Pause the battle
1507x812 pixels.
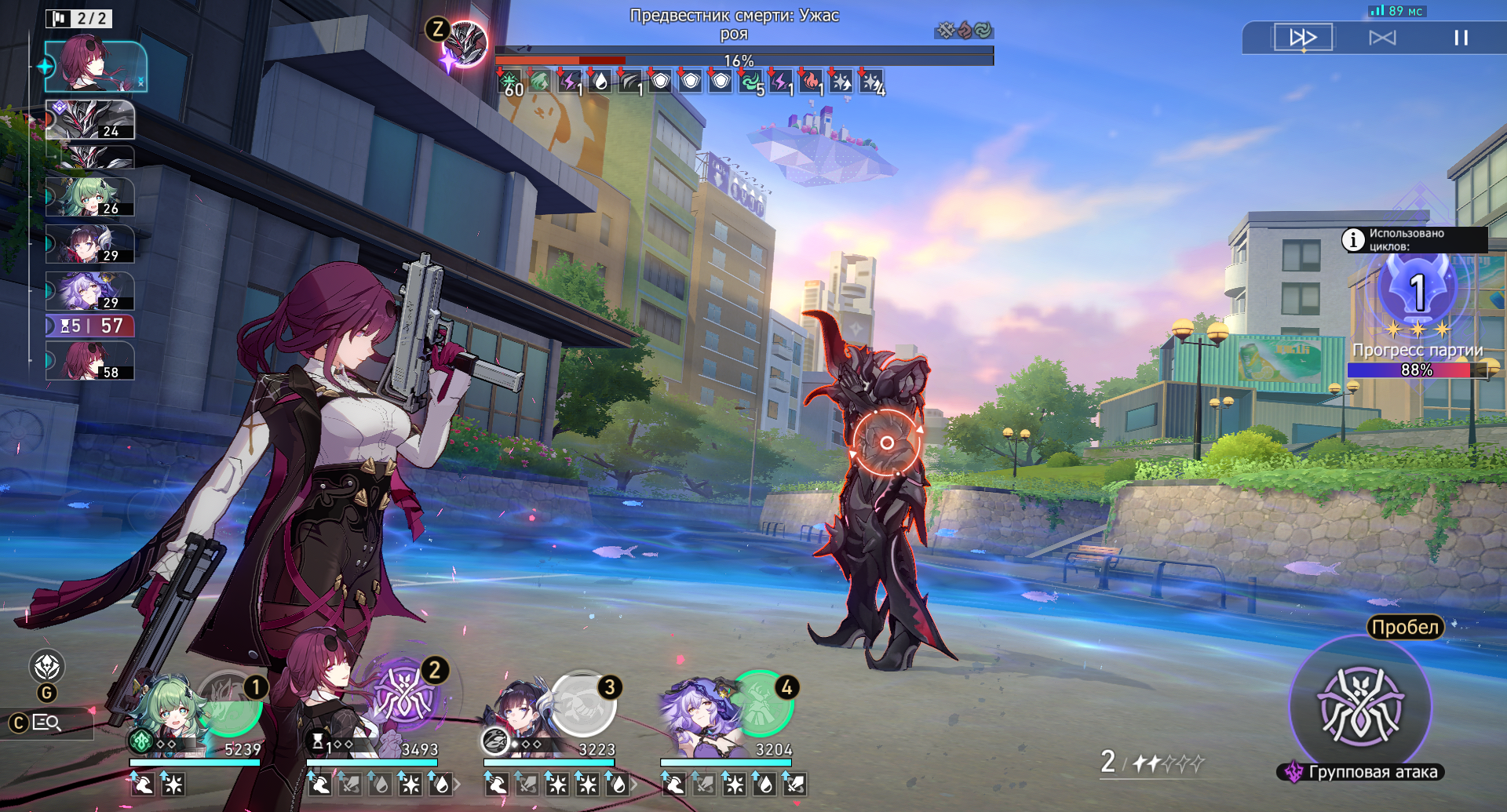tap(1461, 38)
